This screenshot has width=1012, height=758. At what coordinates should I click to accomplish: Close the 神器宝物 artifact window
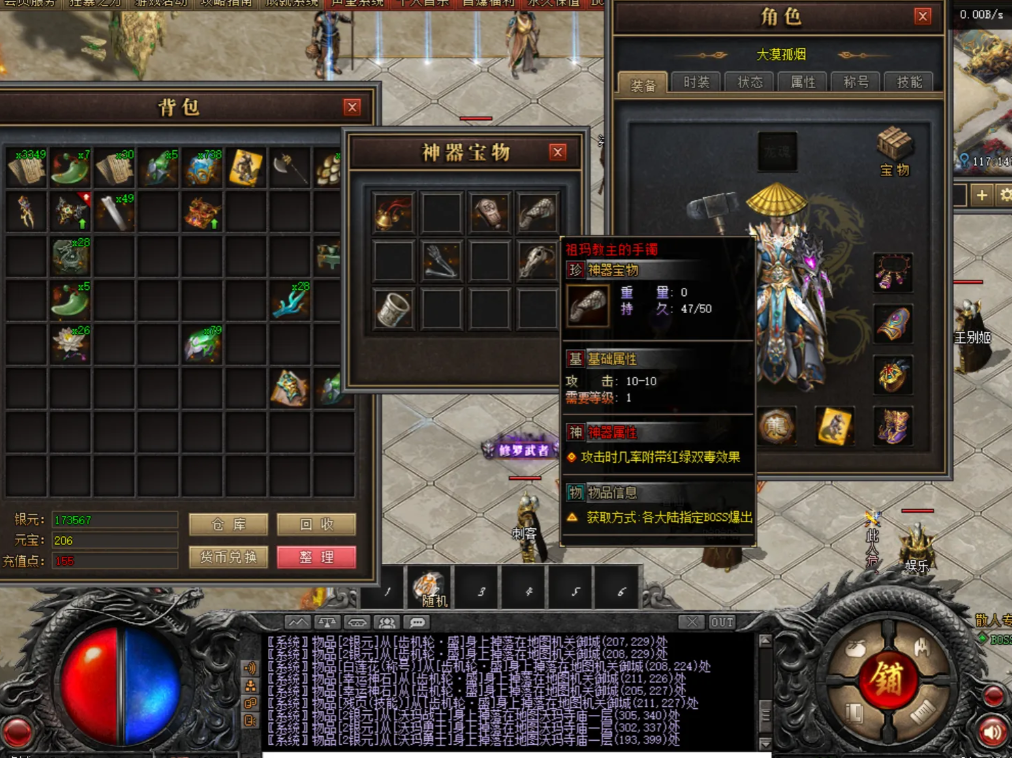click(558, 152)
